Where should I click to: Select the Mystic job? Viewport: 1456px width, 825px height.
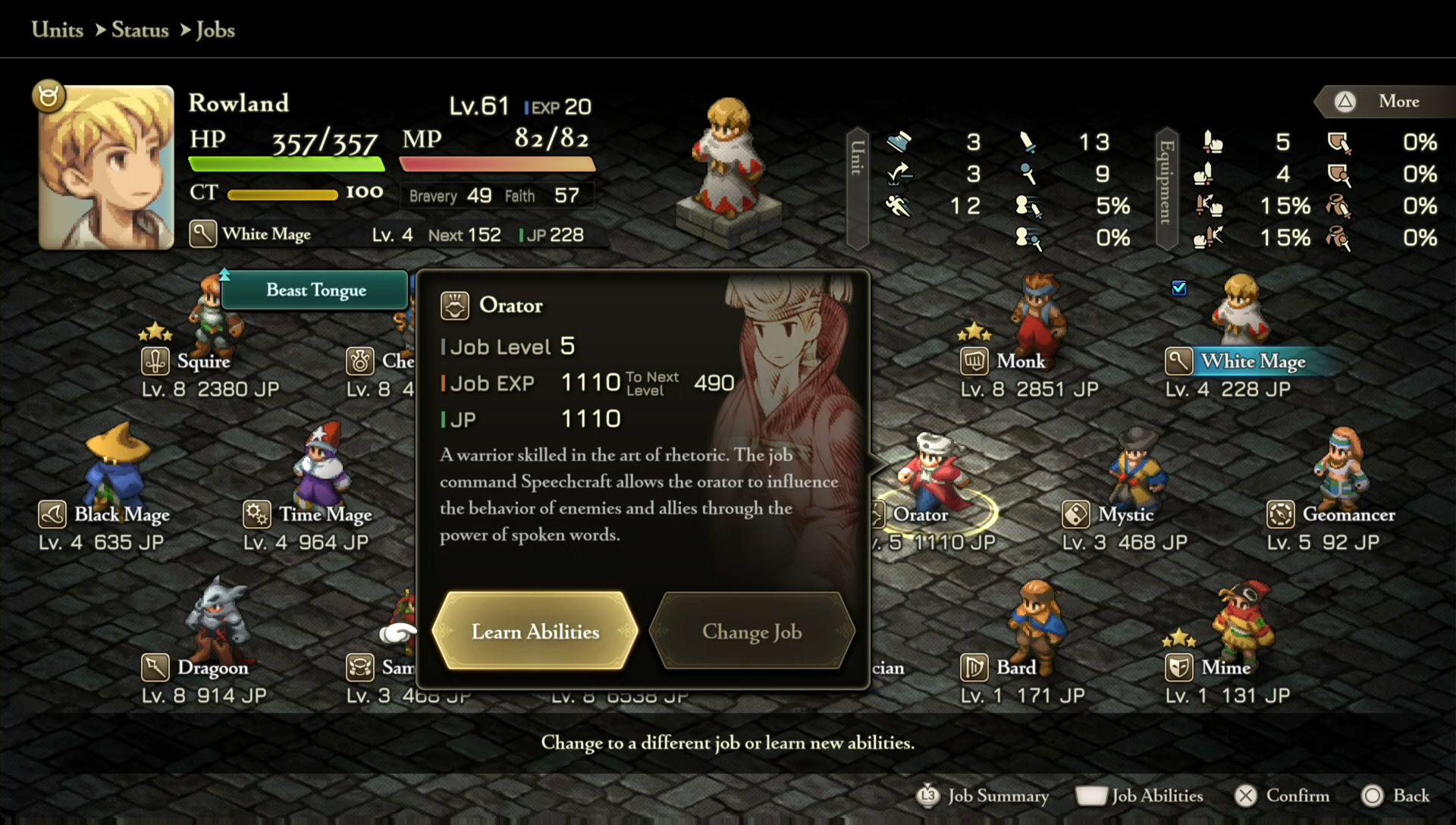pos(1125,514)
